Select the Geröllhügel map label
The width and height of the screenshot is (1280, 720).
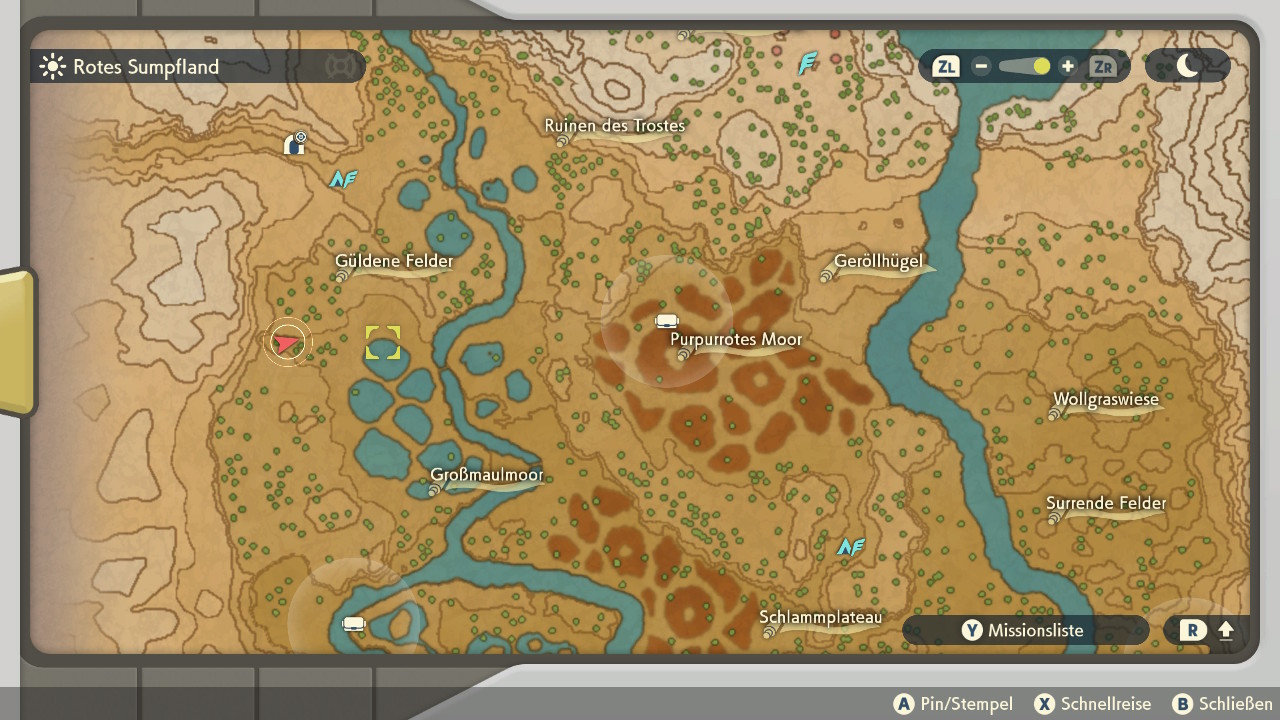[x=878, y=263]
